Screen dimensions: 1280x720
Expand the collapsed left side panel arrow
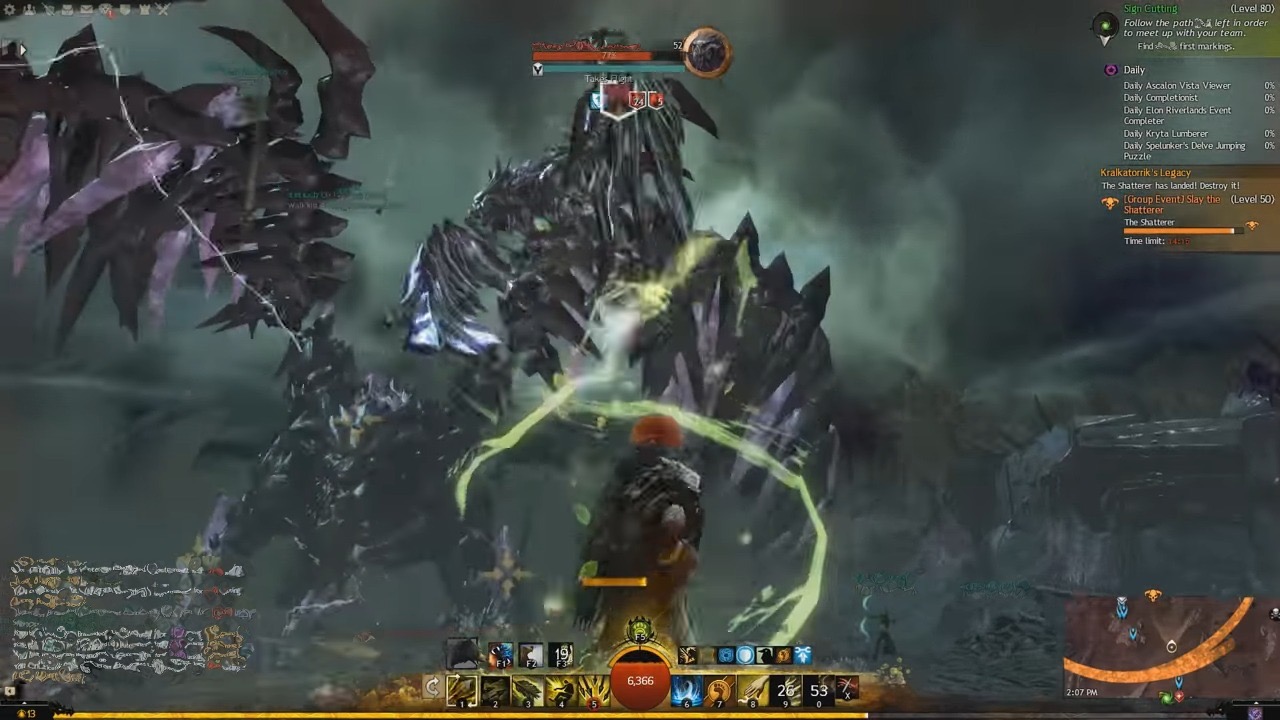[22, 48]
